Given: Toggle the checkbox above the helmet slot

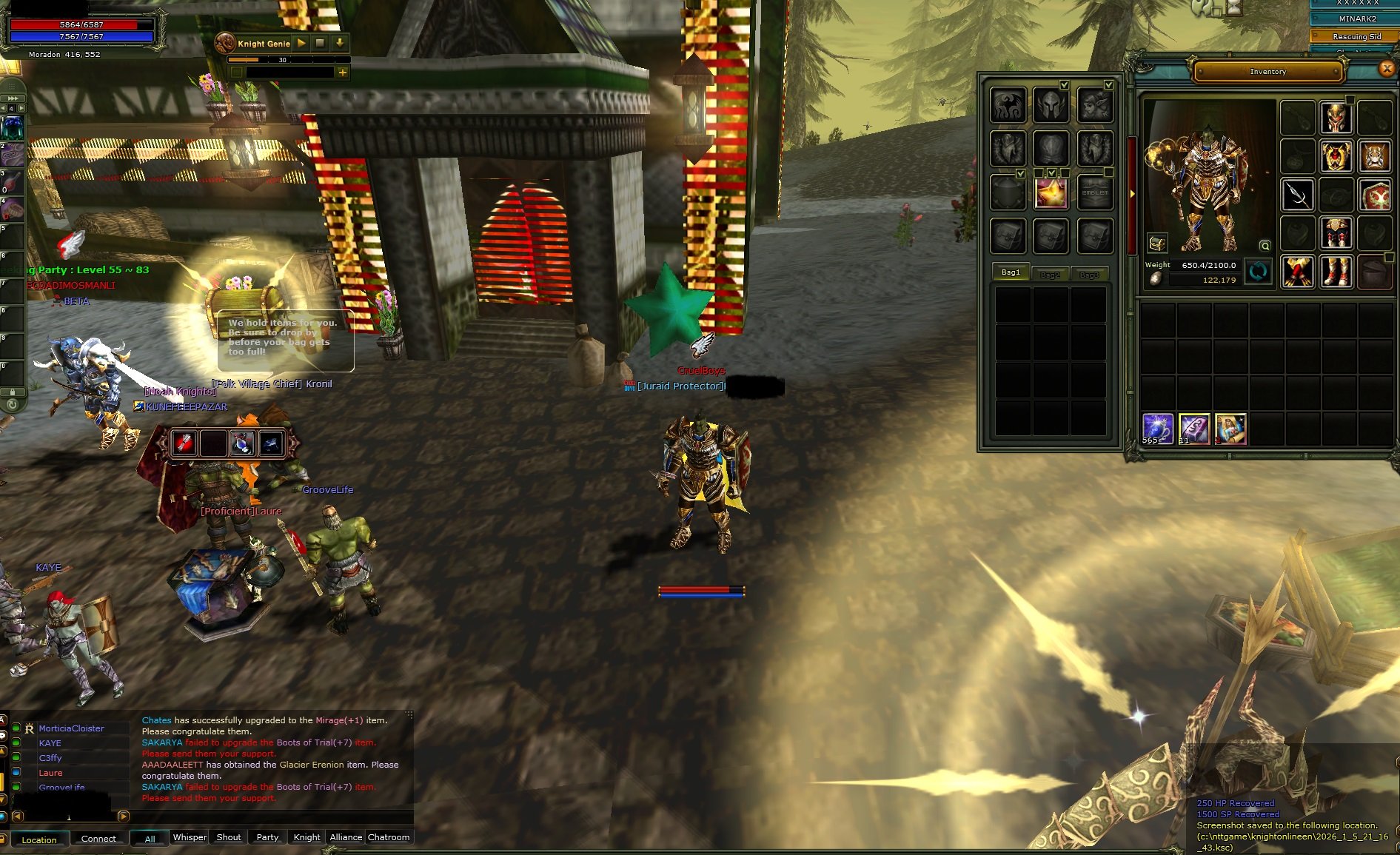Looking at the screenshot, I should click(x=1064, y=85).
